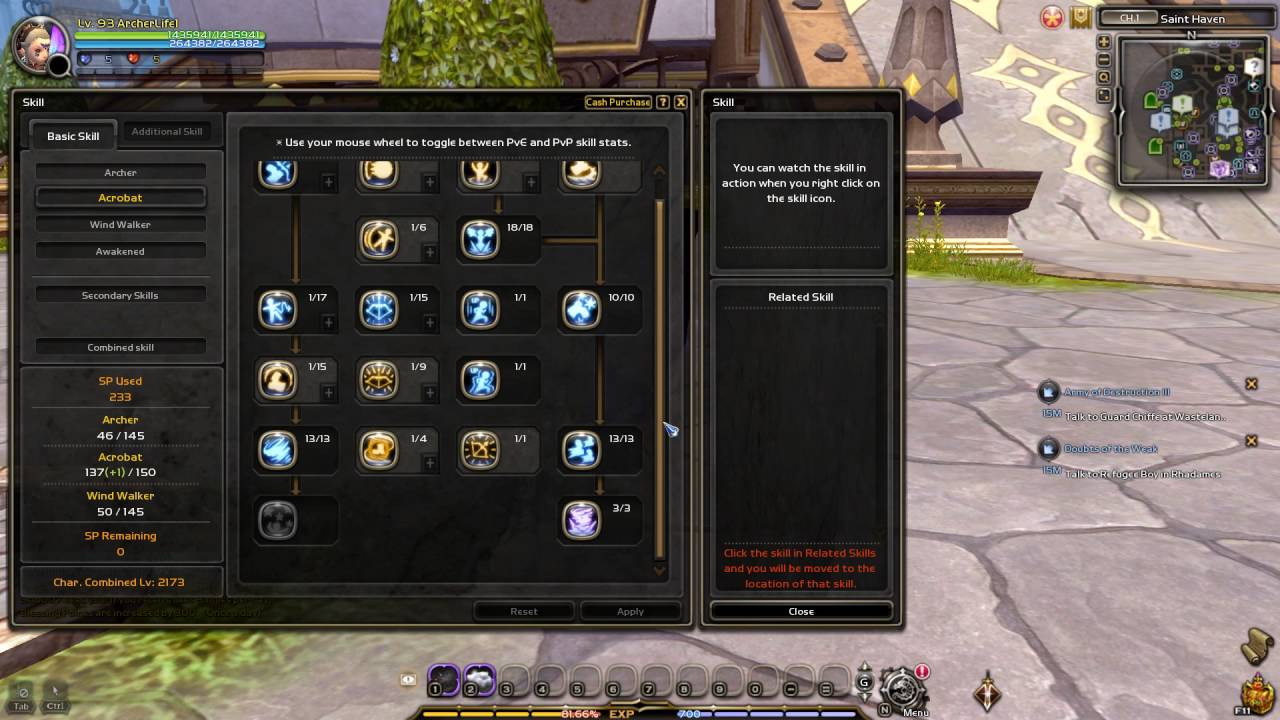Viewport: 1280px width, 720px height.
Task: Open the Saint Haven minimap
Action: pyautogui.click(x=1190, y=110)
